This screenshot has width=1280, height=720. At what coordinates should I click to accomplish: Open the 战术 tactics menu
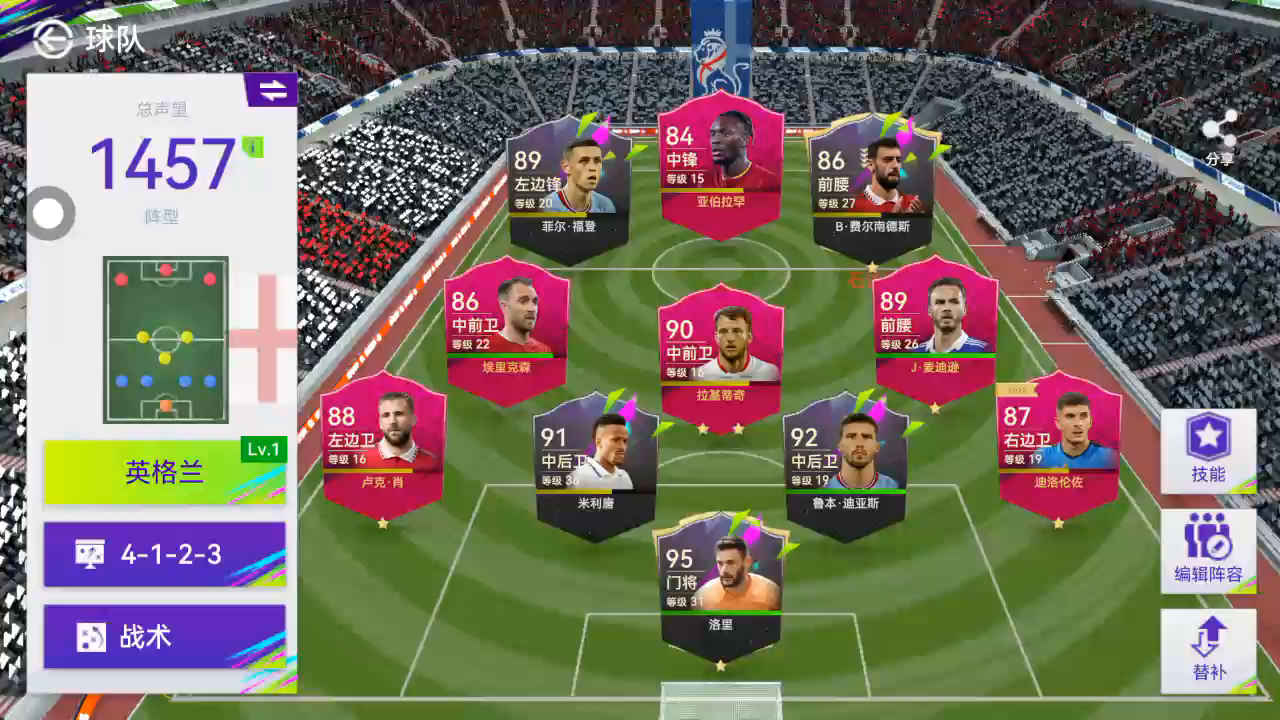click(165, 637)
